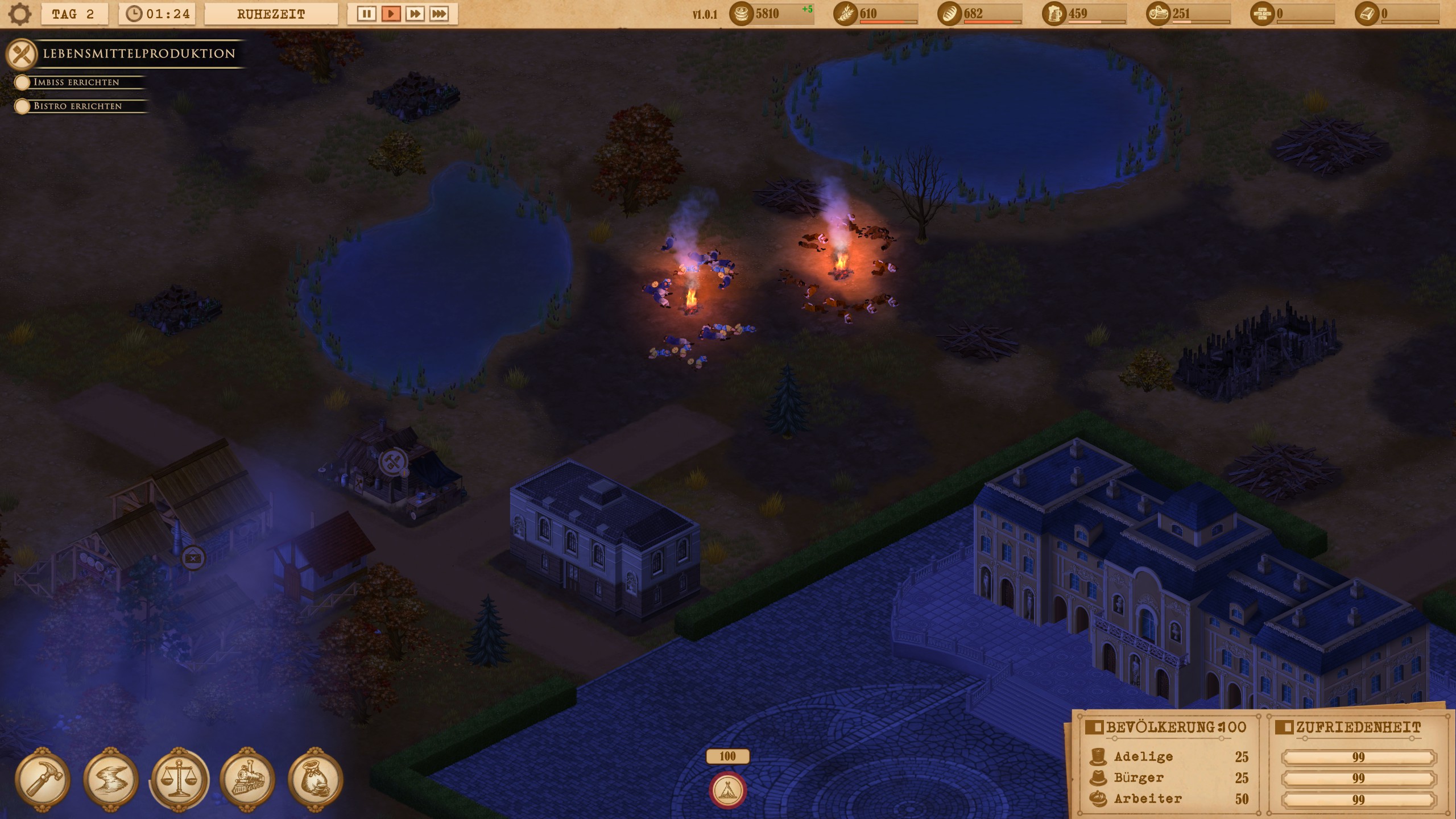Open the hammer build menu

(43, 779)
